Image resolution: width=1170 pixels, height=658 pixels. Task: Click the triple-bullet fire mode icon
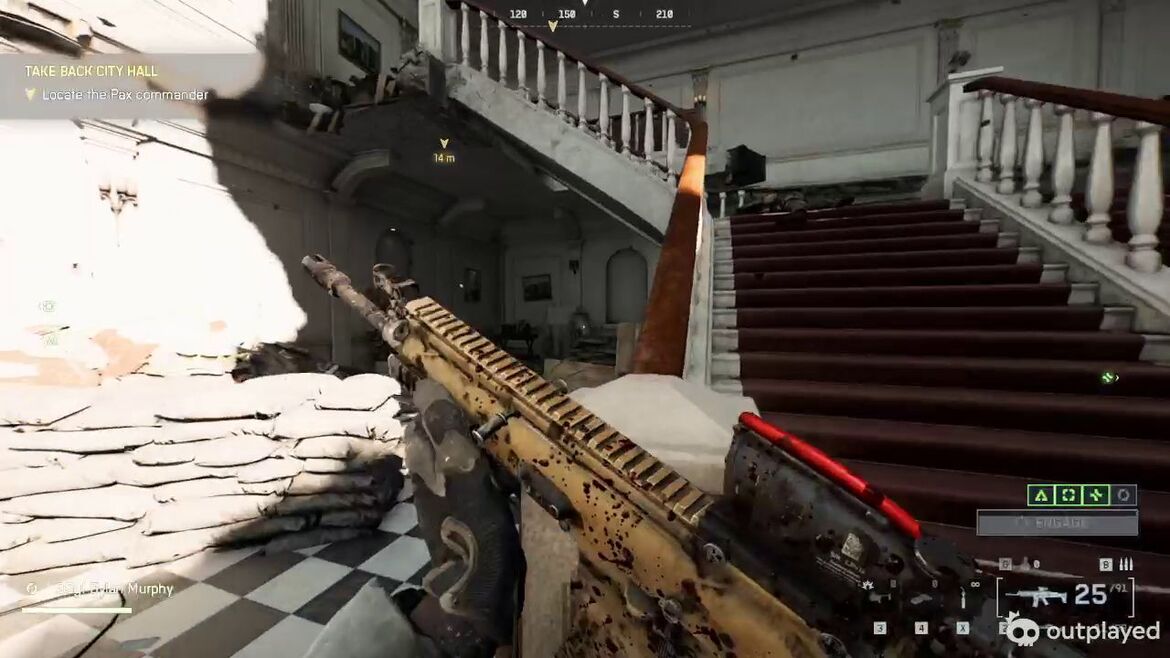(1126, 565)
